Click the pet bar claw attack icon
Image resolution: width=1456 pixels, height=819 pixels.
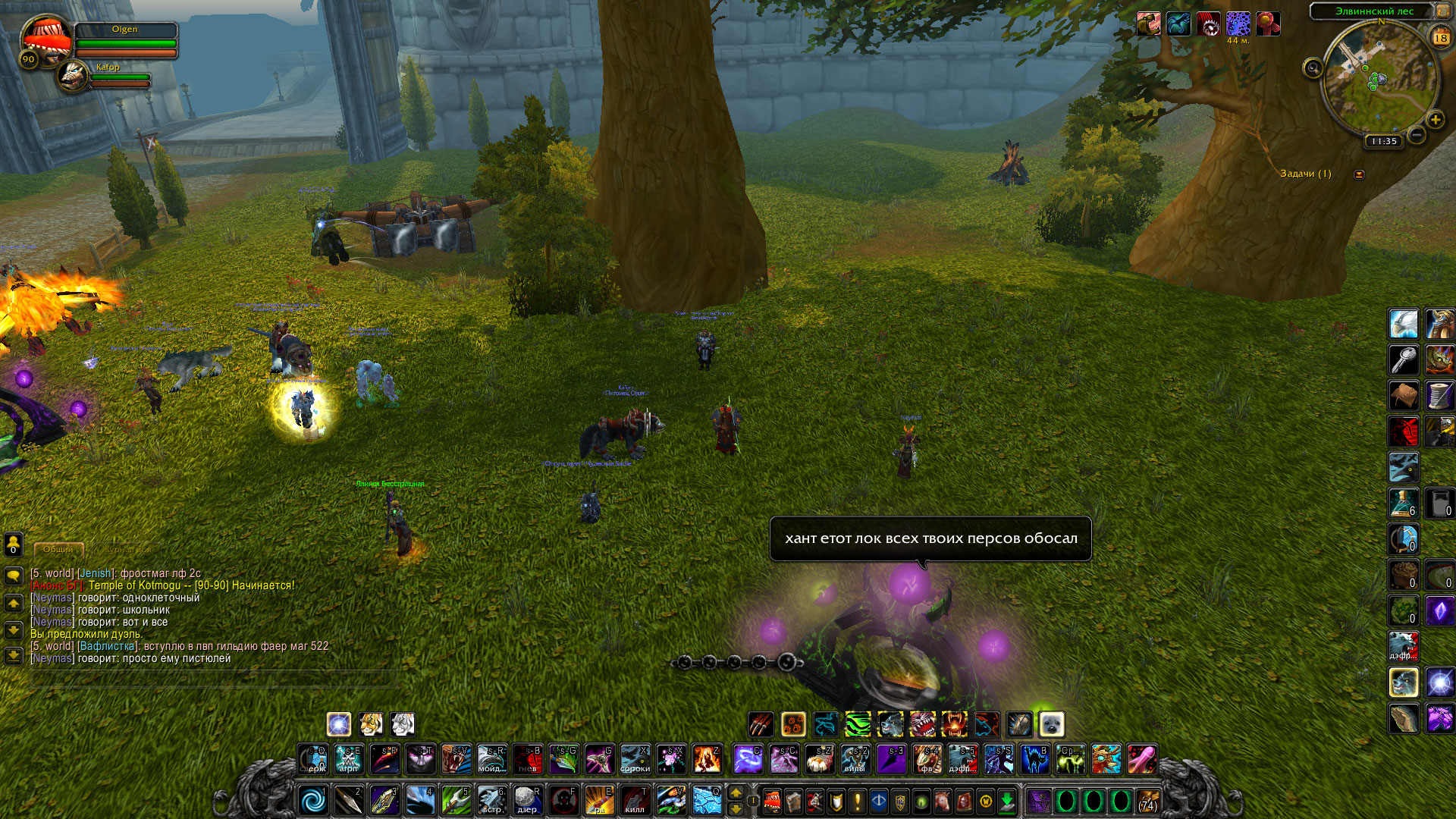[x=761, y=725]
